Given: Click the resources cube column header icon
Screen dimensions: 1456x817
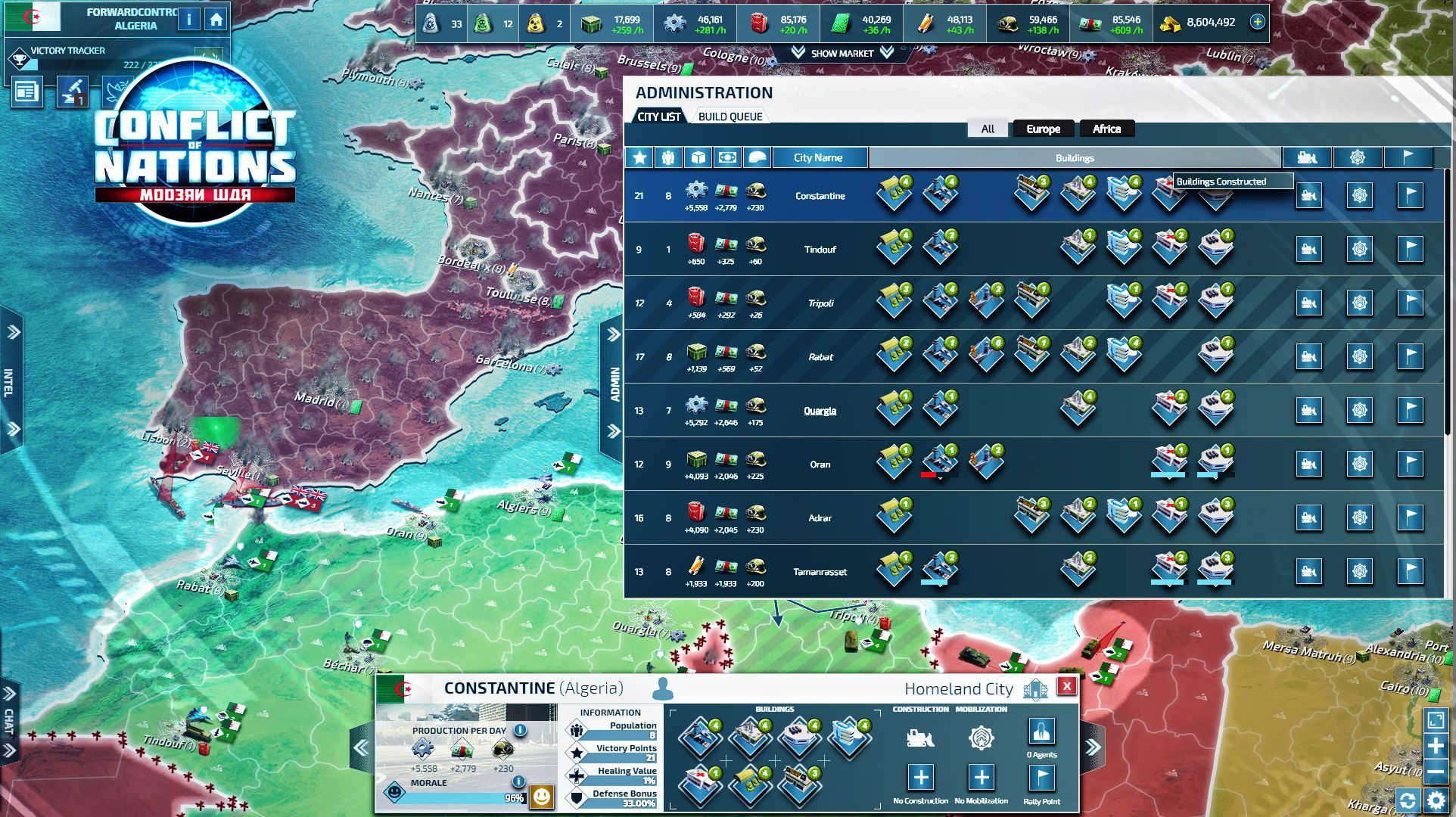Looking at the screenshot, I should [x=698, y=157].
